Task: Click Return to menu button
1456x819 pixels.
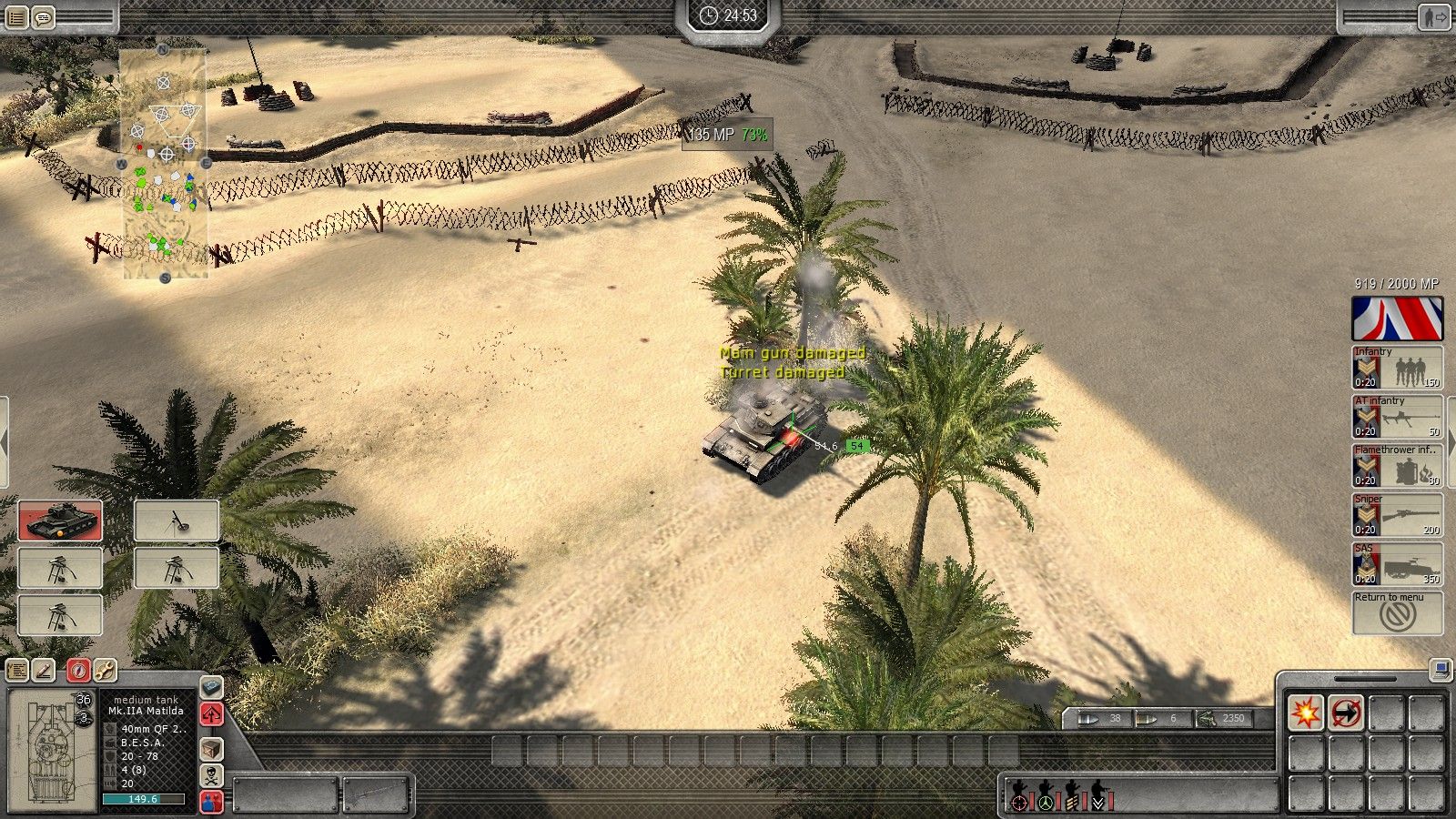Action: tap(1397, 612)
